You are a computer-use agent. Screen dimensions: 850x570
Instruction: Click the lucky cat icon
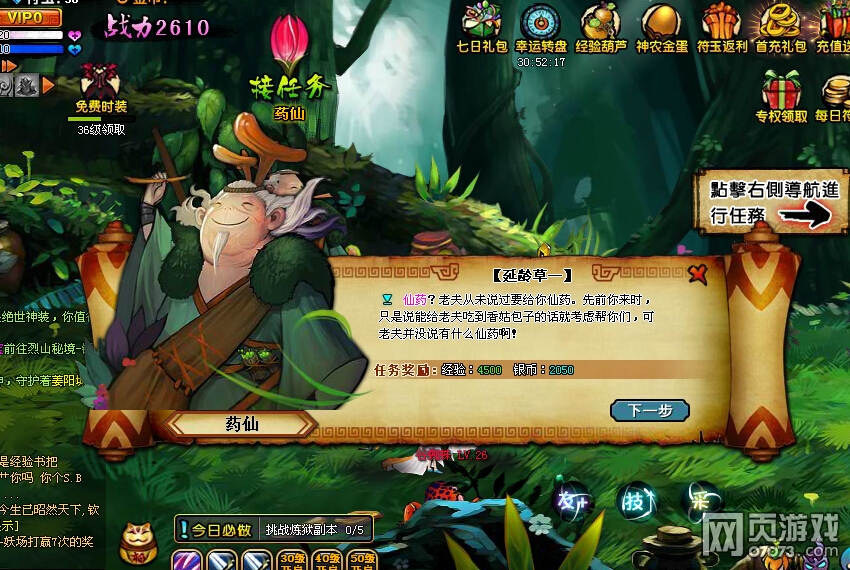[x=136, y=541]
